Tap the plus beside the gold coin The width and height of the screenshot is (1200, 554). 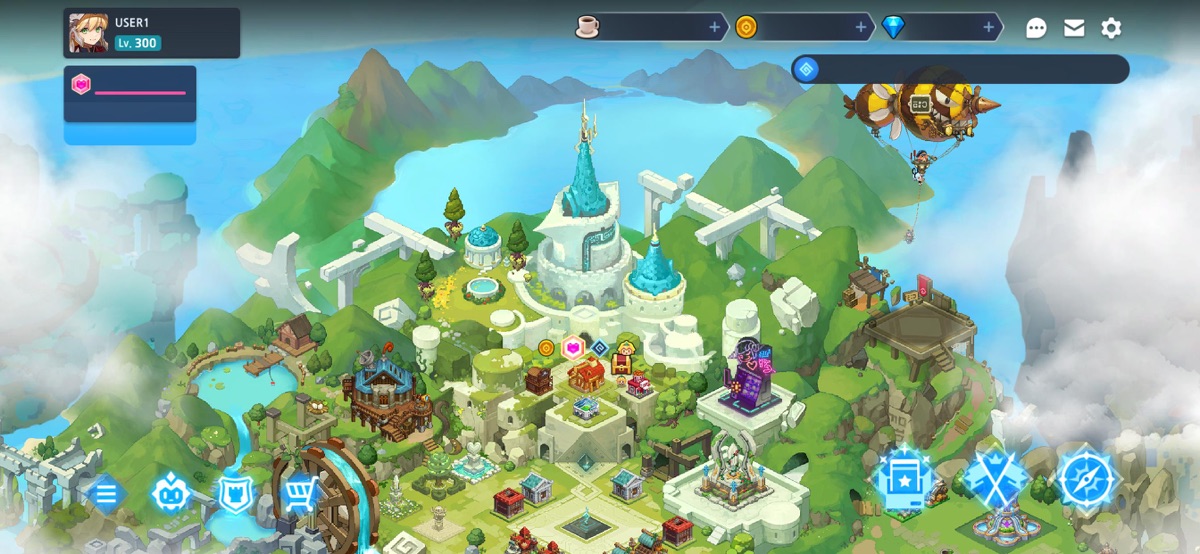(861, 28)
